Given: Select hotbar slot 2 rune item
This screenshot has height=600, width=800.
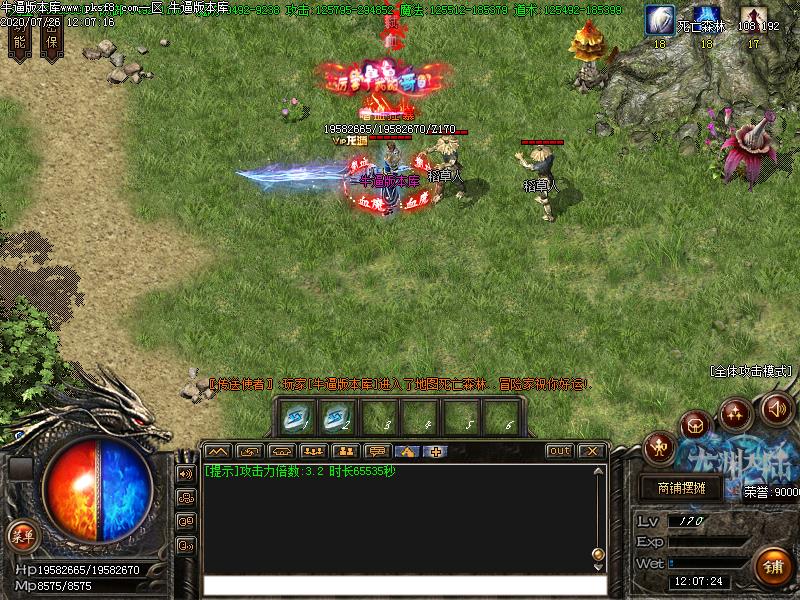Looking at the screenshot, I should pyautogui.click(x=338, y=415).
